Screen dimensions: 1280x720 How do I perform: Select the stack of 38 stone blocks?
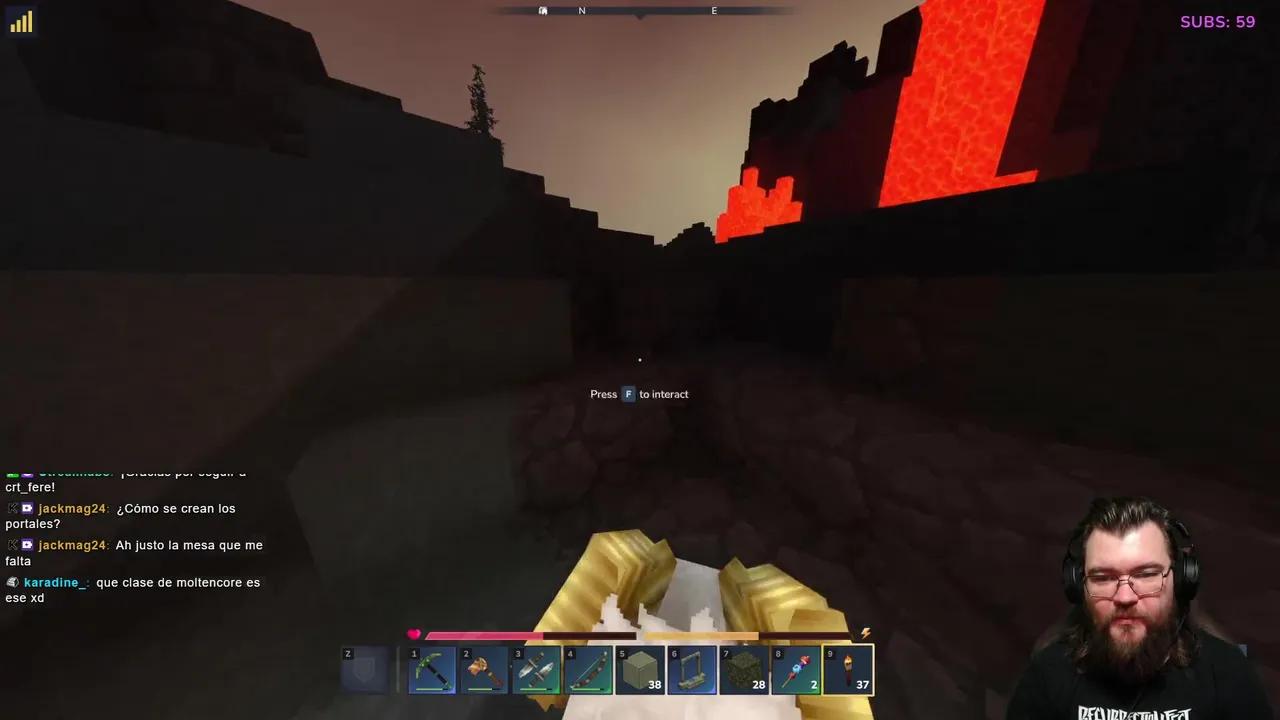coord(640,668)
